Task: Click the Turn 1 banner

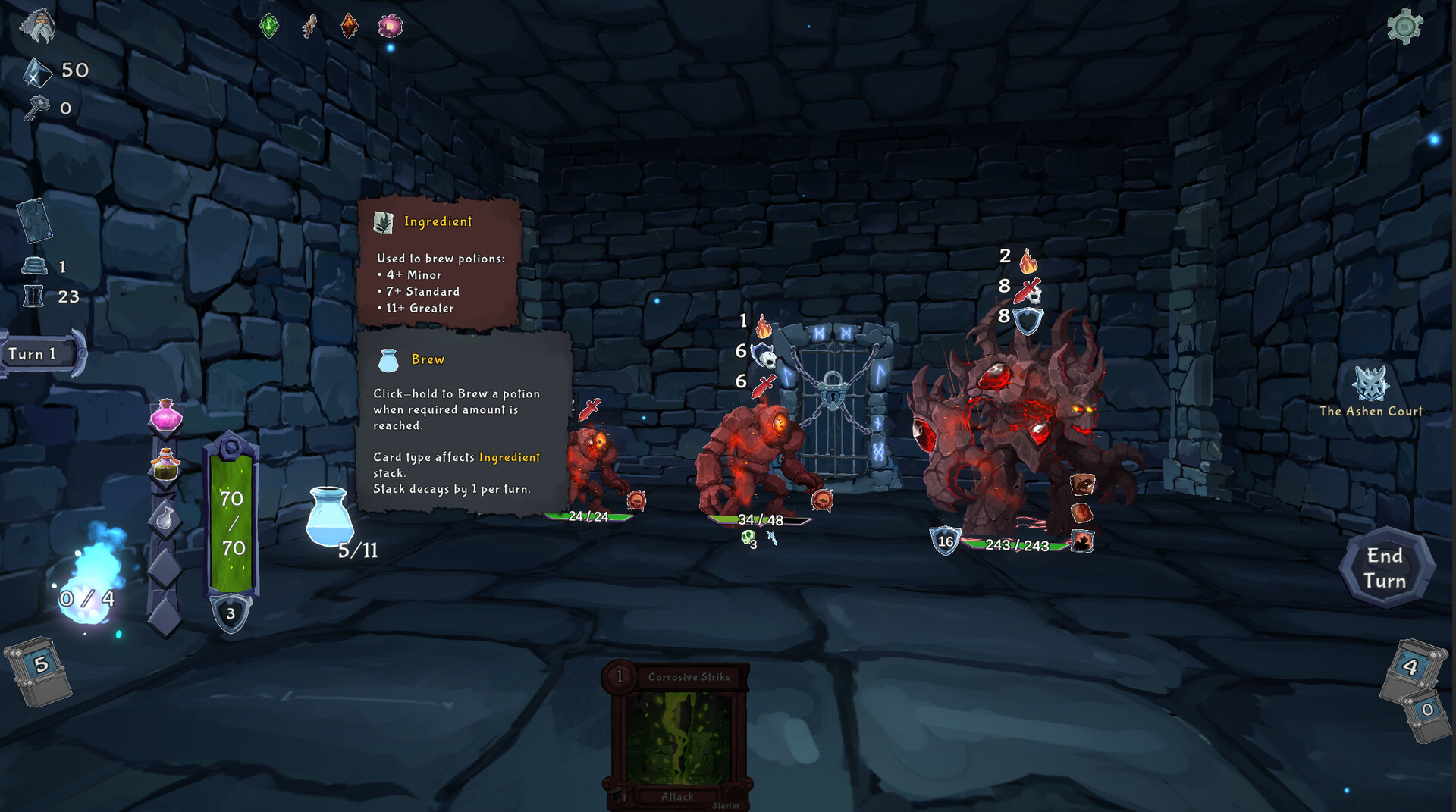Action: (32, 353)
